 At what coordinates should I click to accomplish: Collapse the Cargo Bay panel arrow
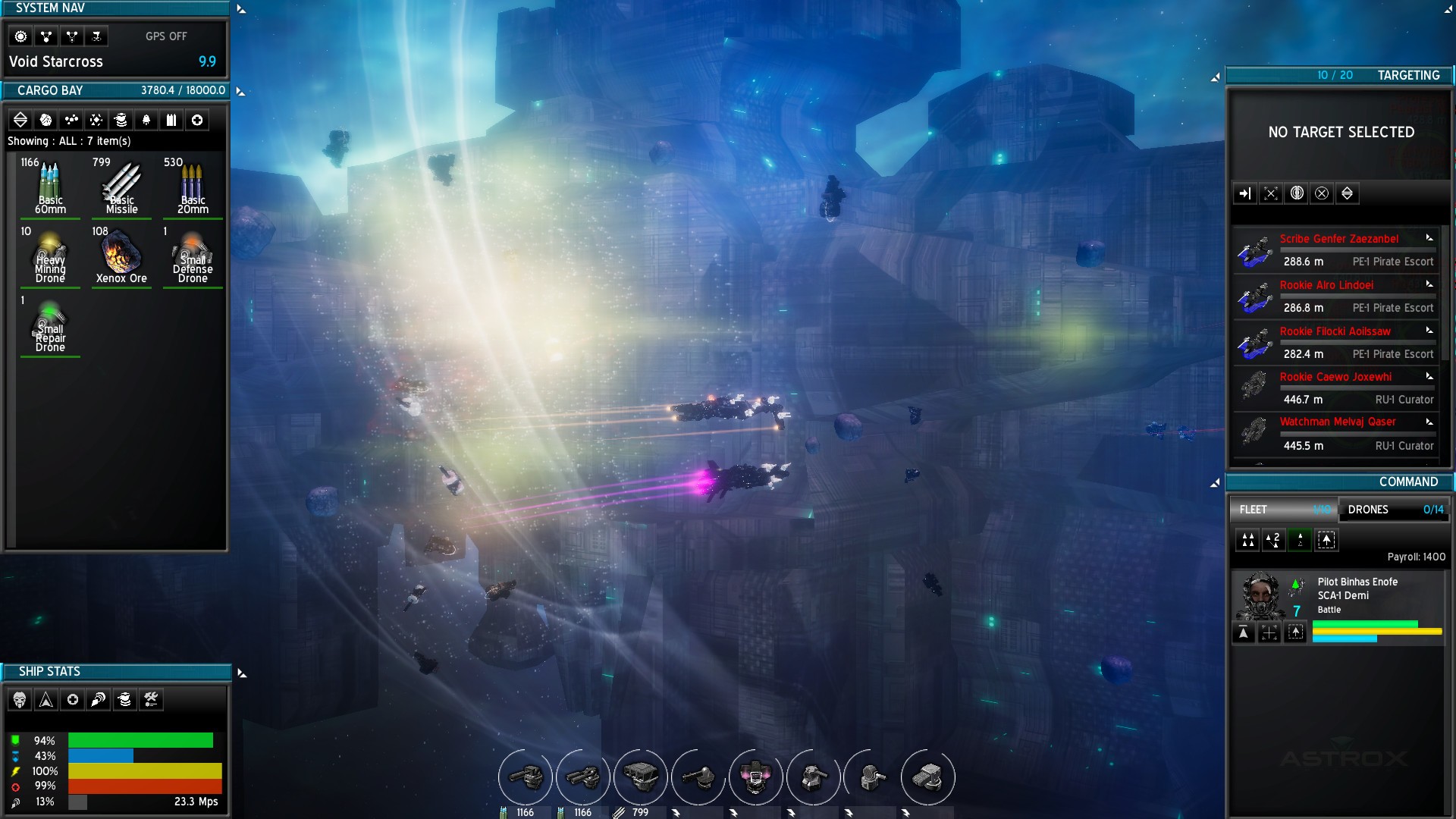tap(241, 90)
